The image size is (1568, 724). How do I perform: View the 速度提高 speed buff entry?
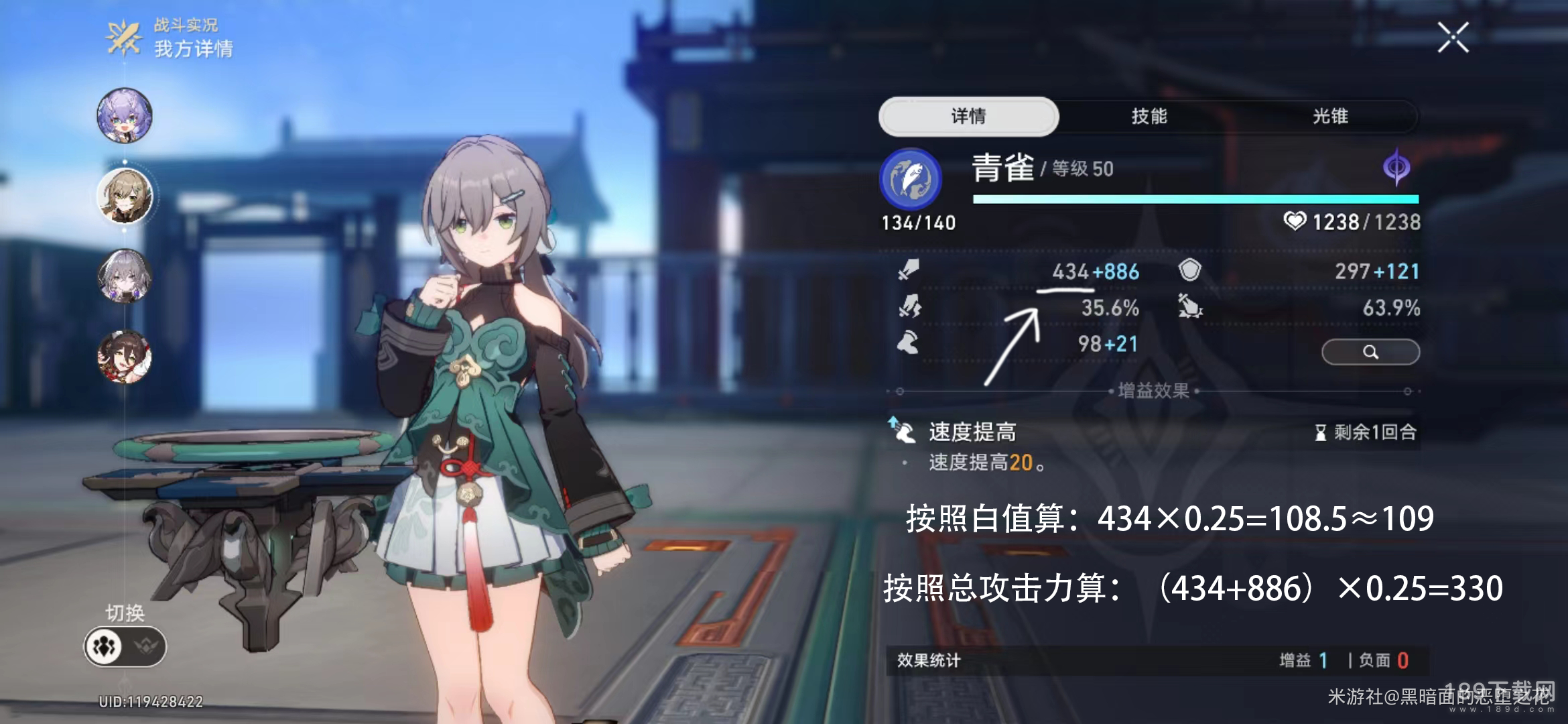click(972, 432)
